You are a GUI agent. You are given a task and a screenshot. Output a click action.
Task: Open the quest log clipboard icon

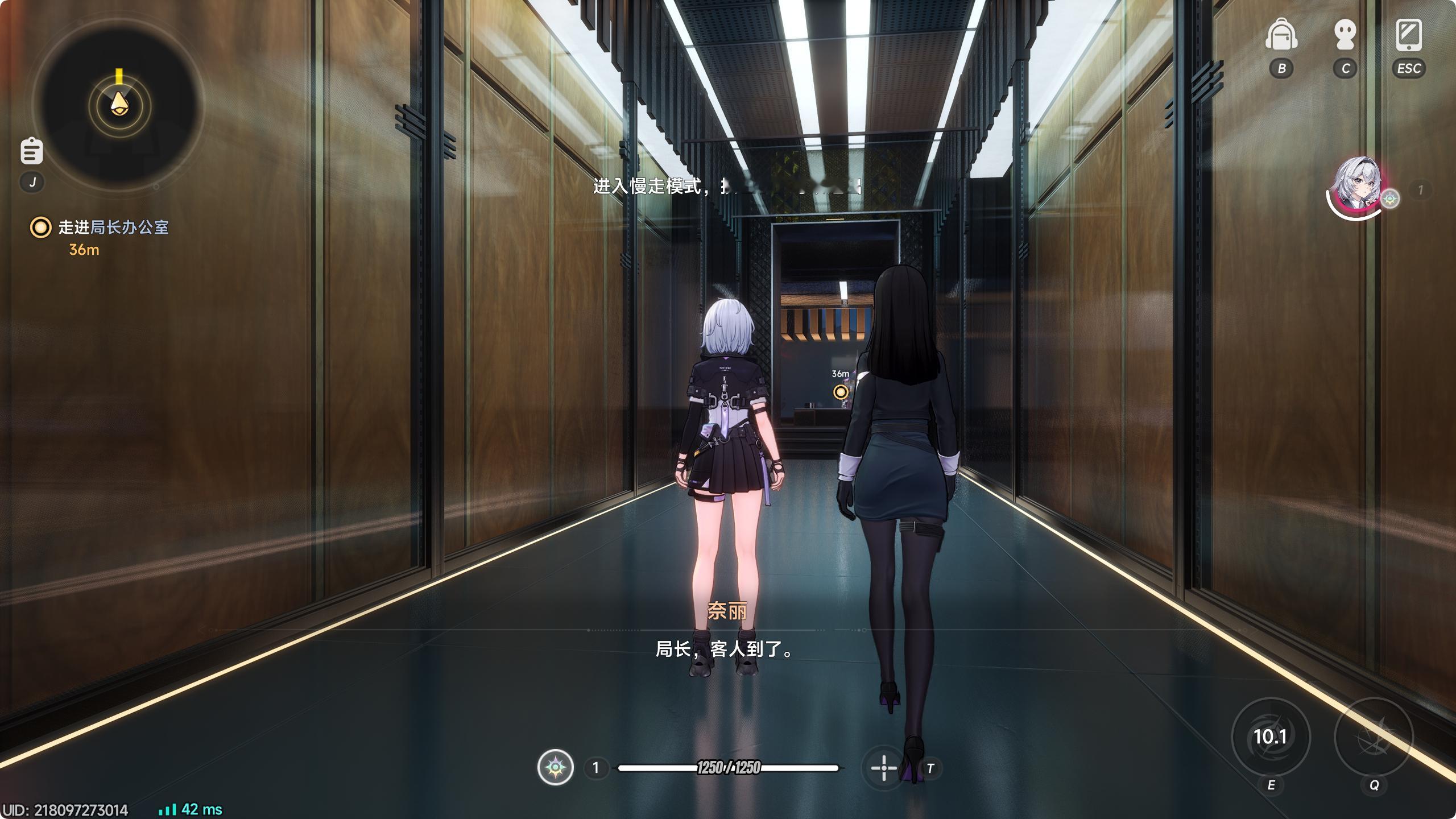(32, 151)
